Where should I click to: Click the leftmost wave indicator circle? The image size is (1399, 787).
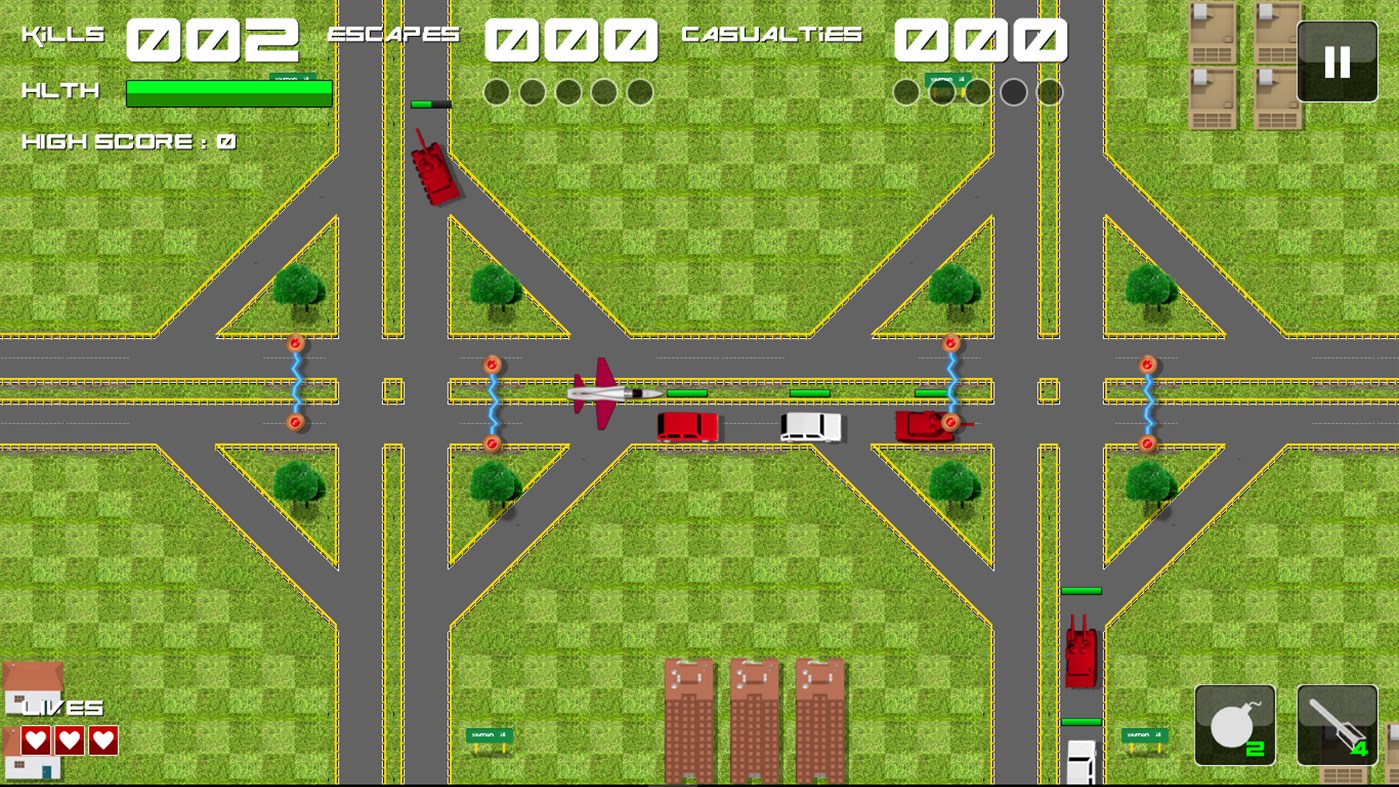coord(496,91)
